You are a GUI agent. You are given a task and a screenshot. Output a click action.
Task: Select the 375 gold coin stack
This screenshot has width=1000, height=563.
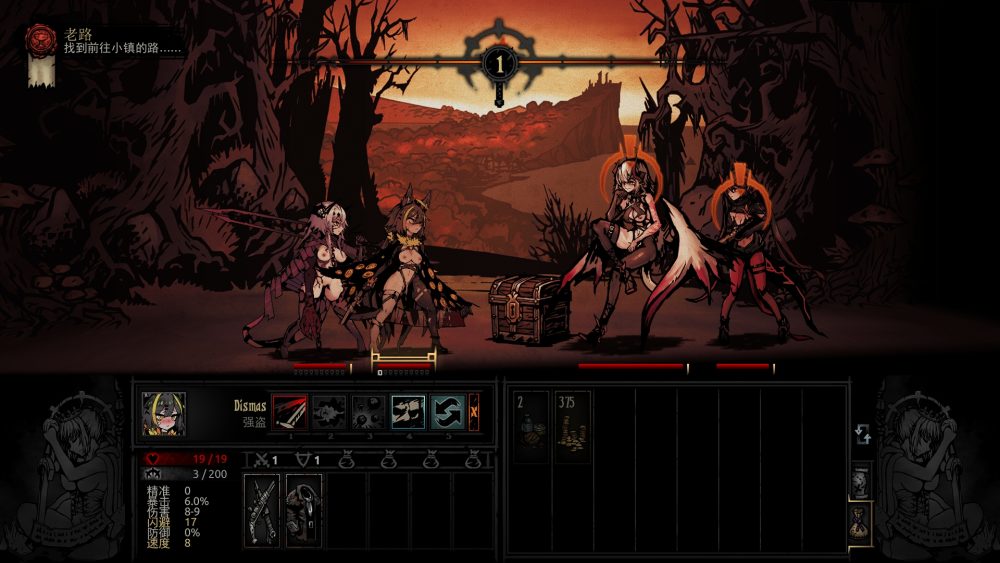coord(572,426)
